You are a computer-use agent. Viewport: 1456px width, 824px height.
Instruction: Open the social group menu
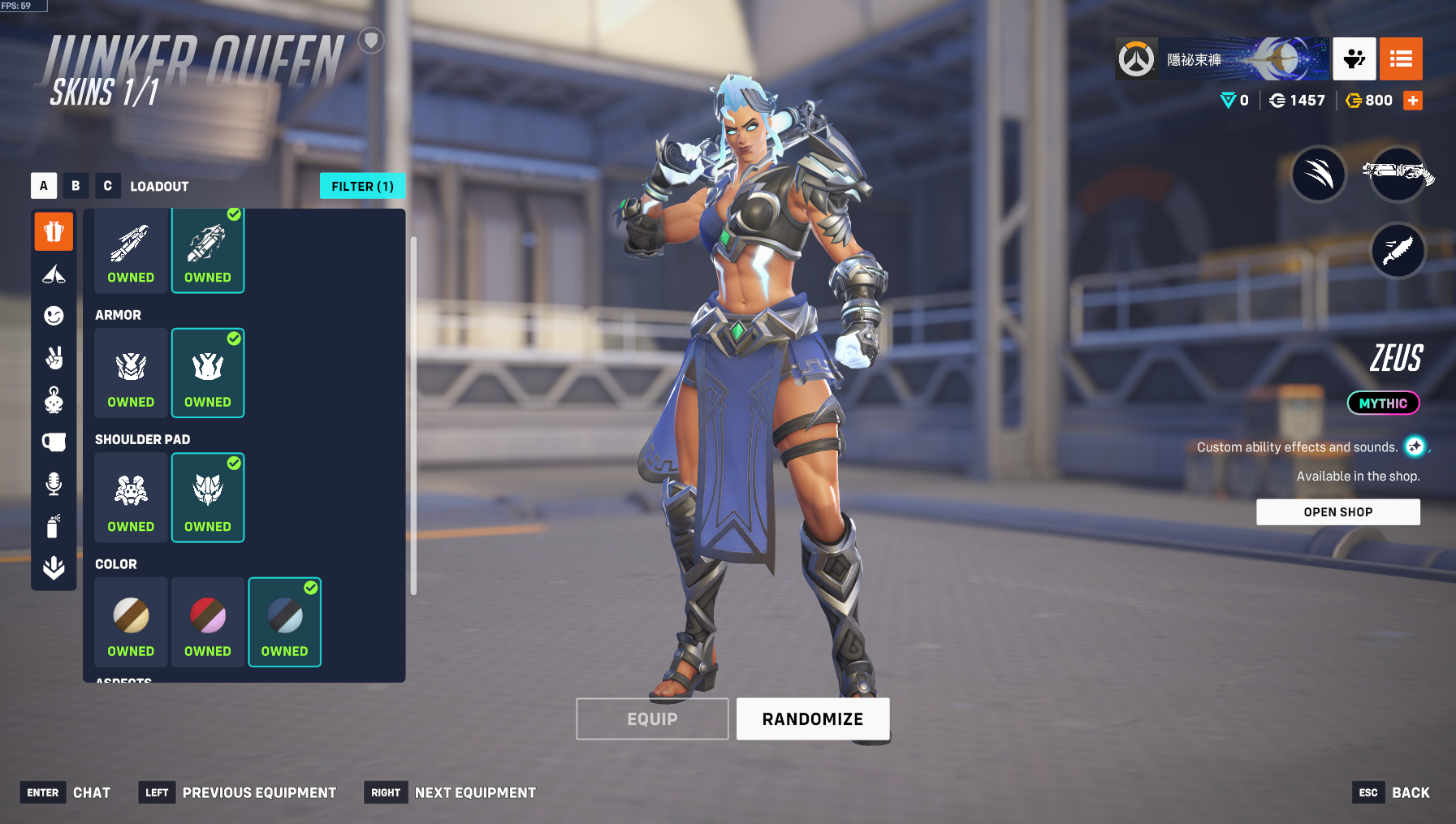click(1354, 59)
